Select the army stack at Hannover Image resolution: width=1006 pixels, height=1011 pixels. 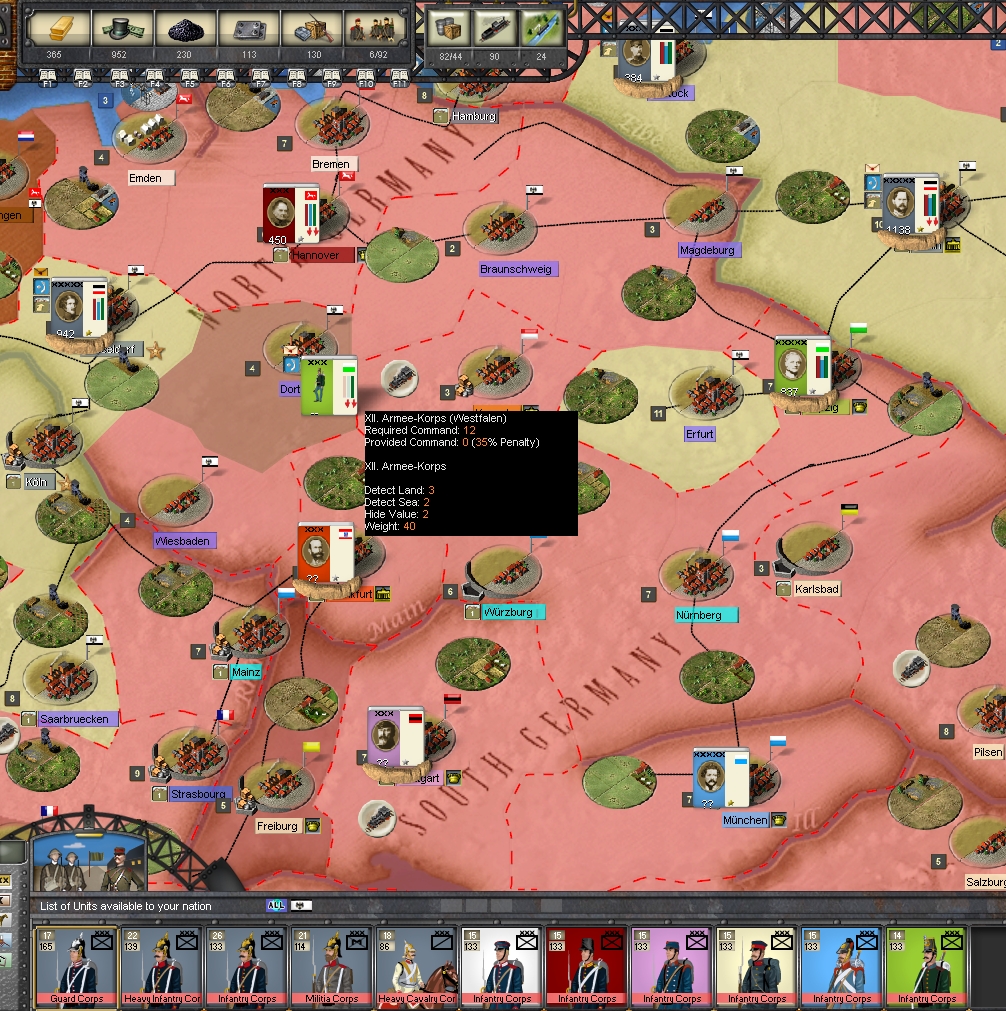point(290,213)
